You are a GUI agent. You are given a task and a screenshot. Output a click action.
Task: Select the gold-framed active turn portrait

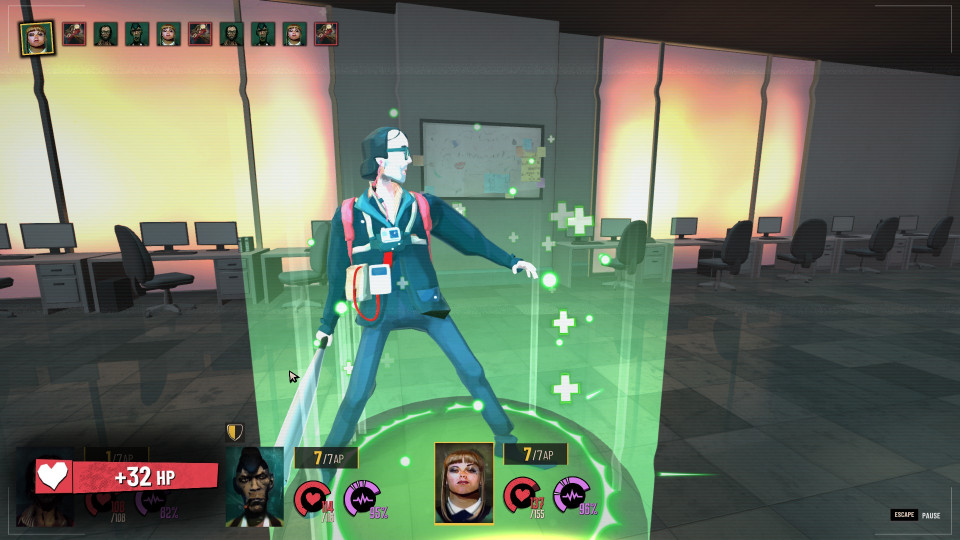click(x=37, y=36)
